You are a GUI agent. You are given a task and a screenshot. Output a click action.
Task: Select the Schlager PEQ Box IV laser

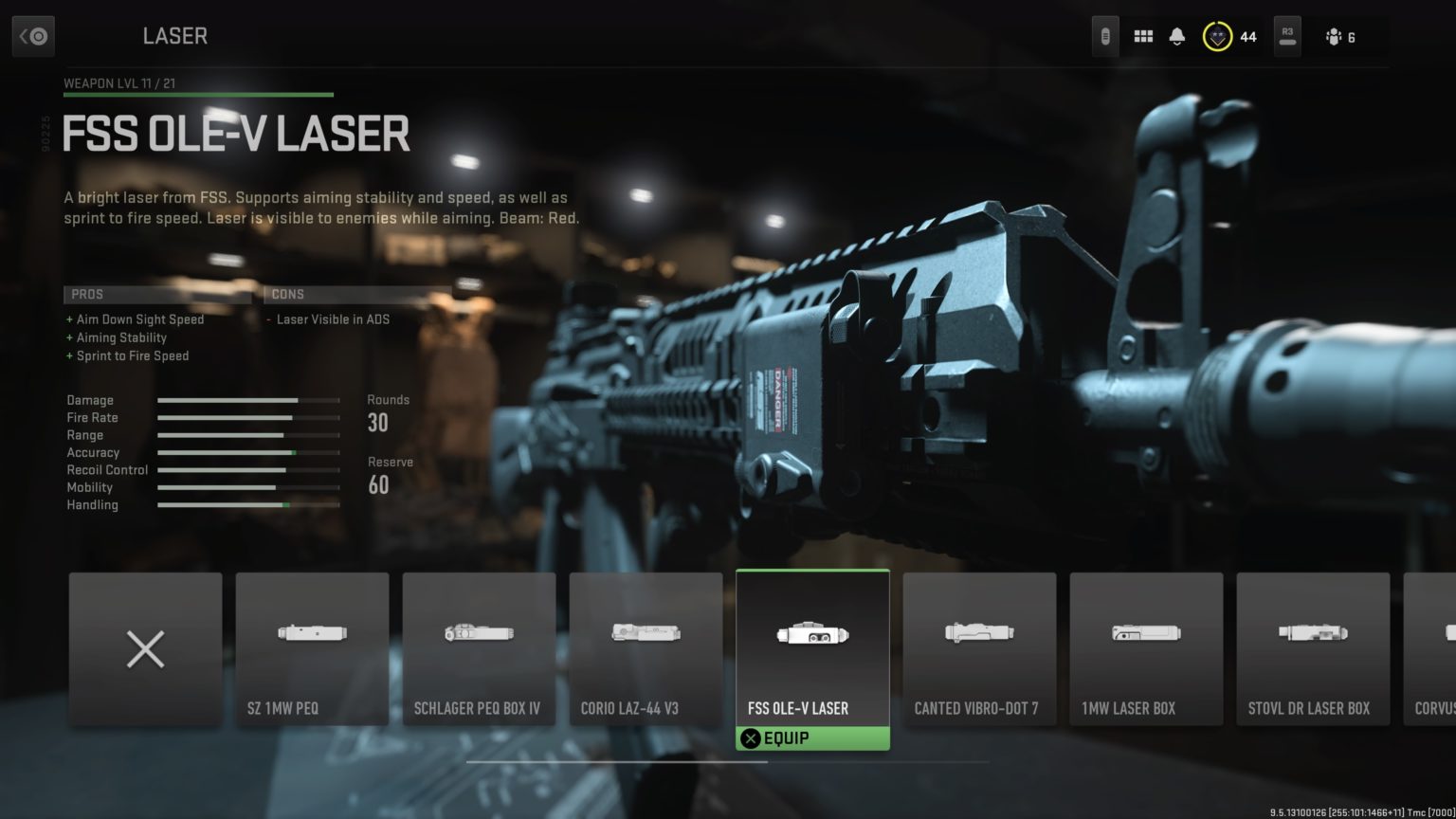pyautogui.click(x=479, y=648)
